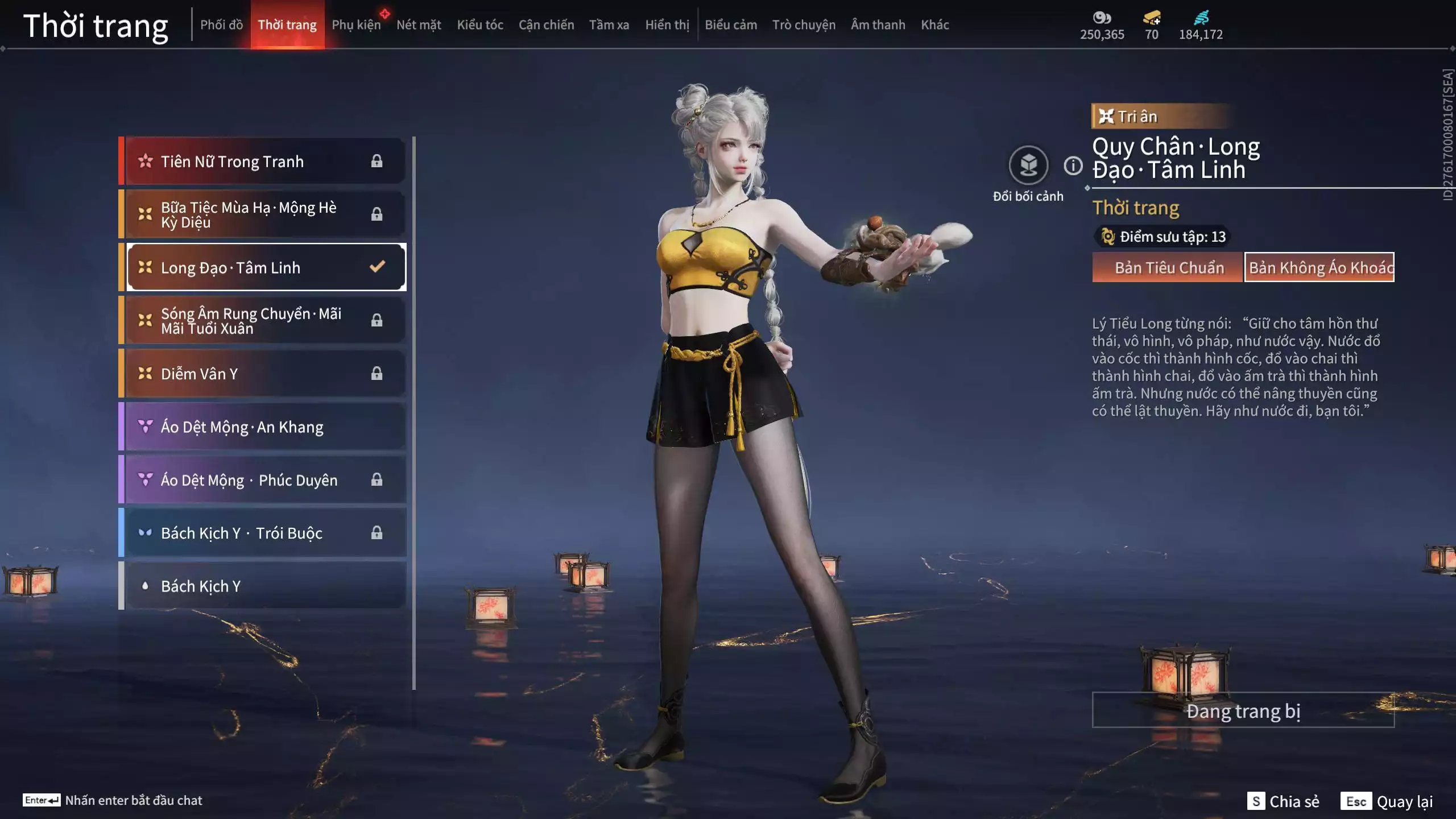Switch to the Phối đồ tab

pos(221,25)
